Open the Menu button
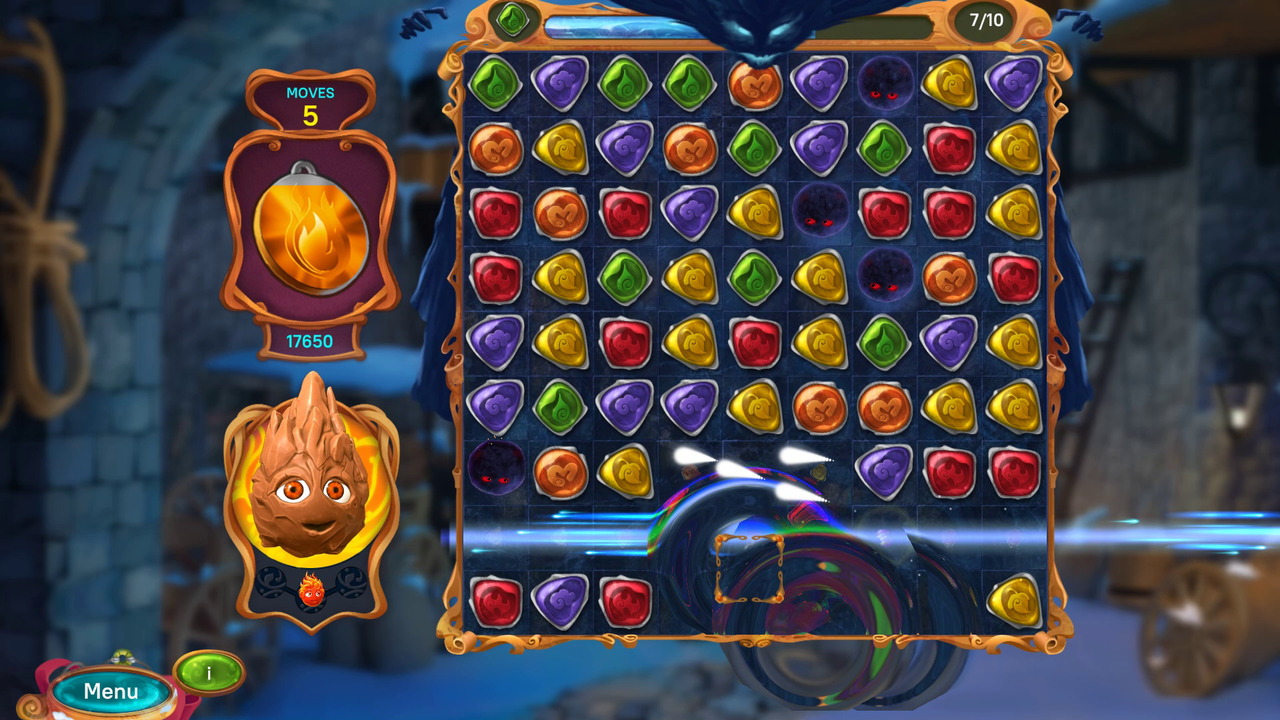Viewport: 1280px width, 720px height. (110, 690)
